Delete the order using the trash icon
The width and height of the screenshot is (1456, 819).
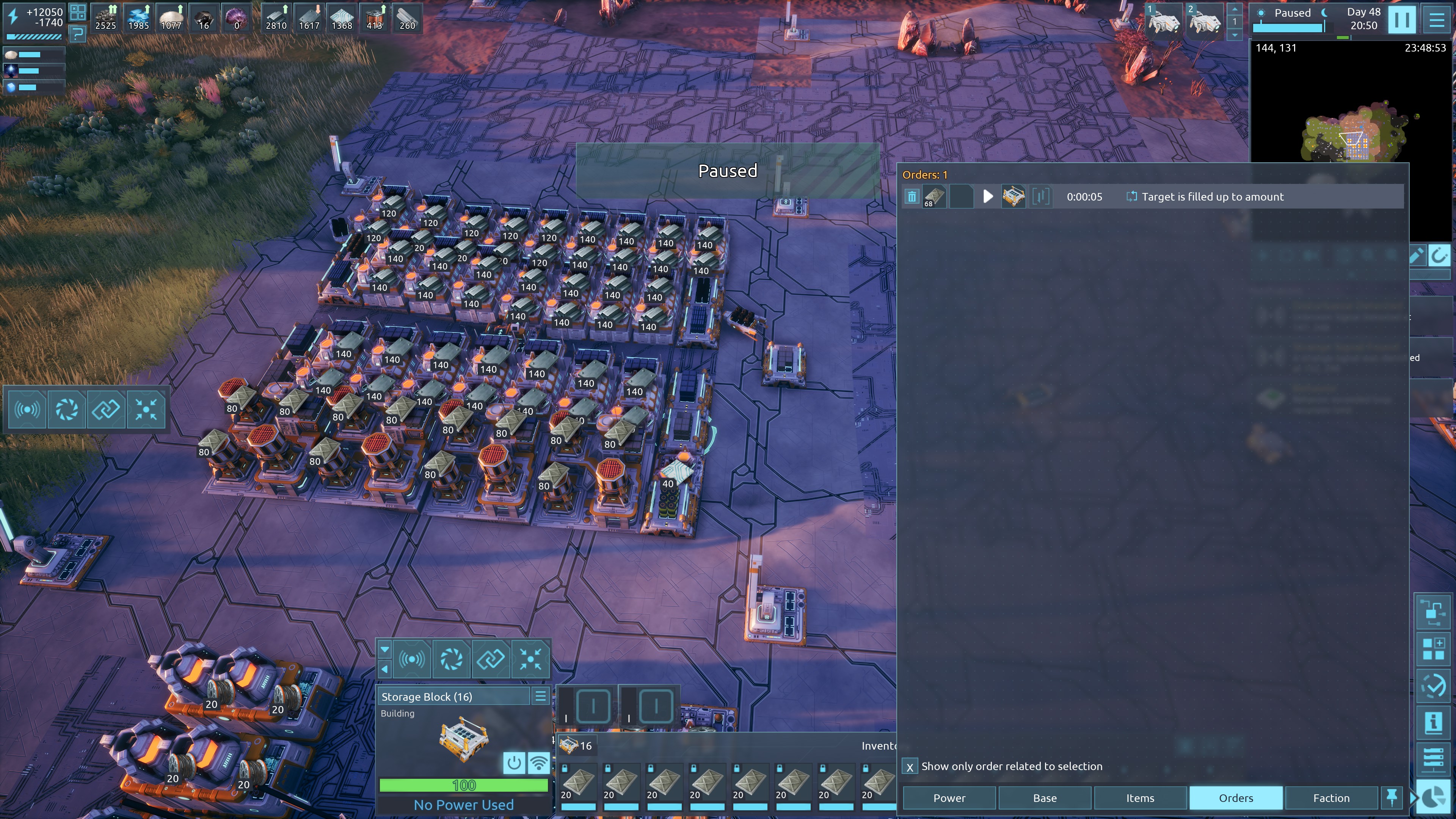tap(912, 197)
